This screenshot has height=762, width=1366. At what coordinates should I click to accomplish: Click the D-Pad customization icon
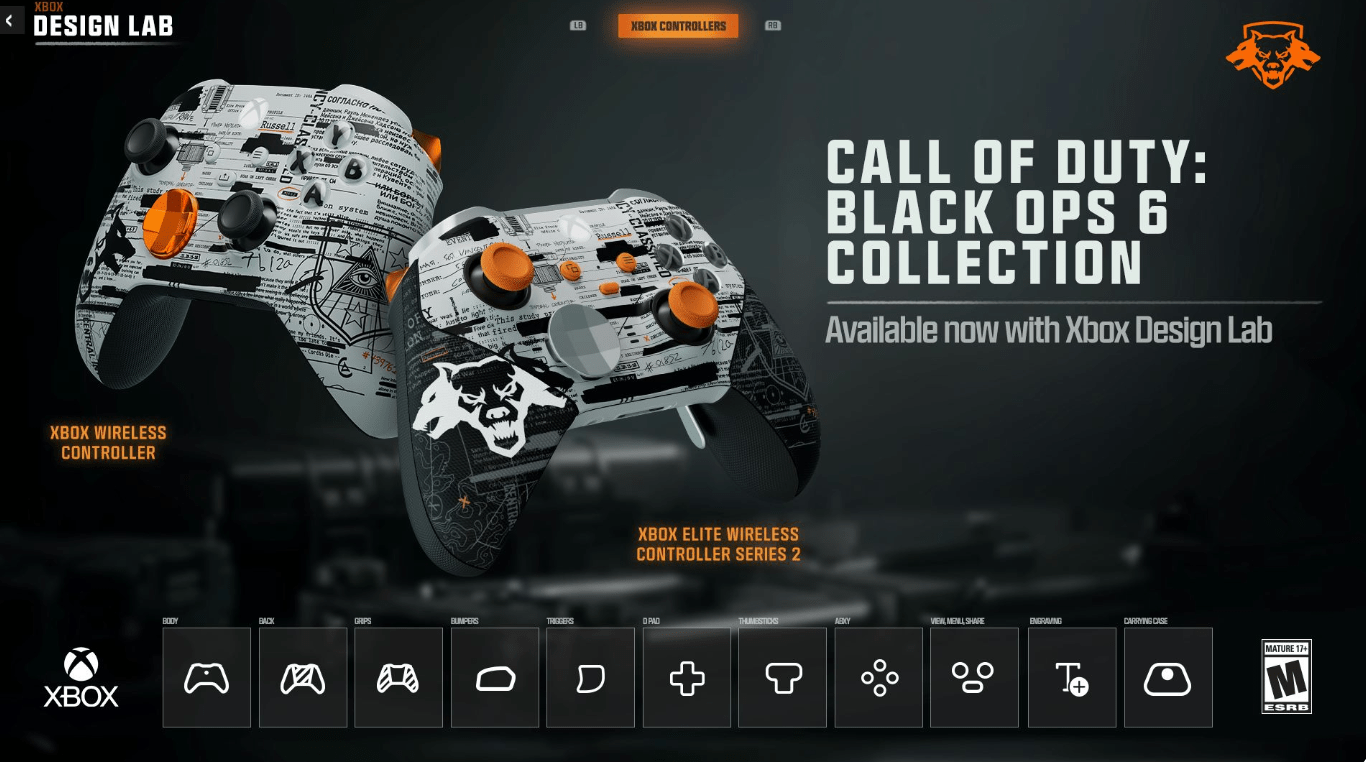tap(686, 677)
